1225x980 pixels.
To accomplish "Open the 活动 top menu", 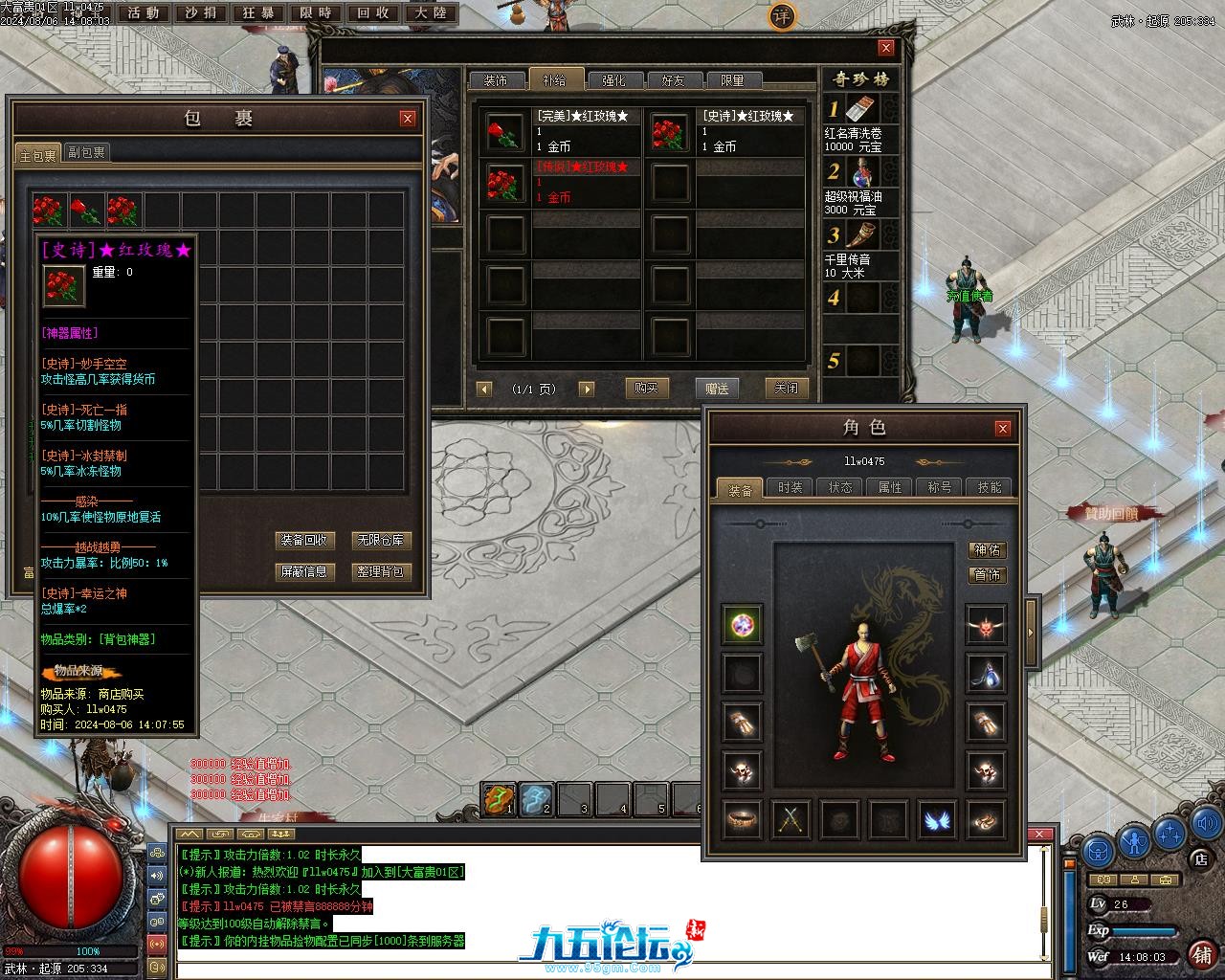I will (144, 13).
